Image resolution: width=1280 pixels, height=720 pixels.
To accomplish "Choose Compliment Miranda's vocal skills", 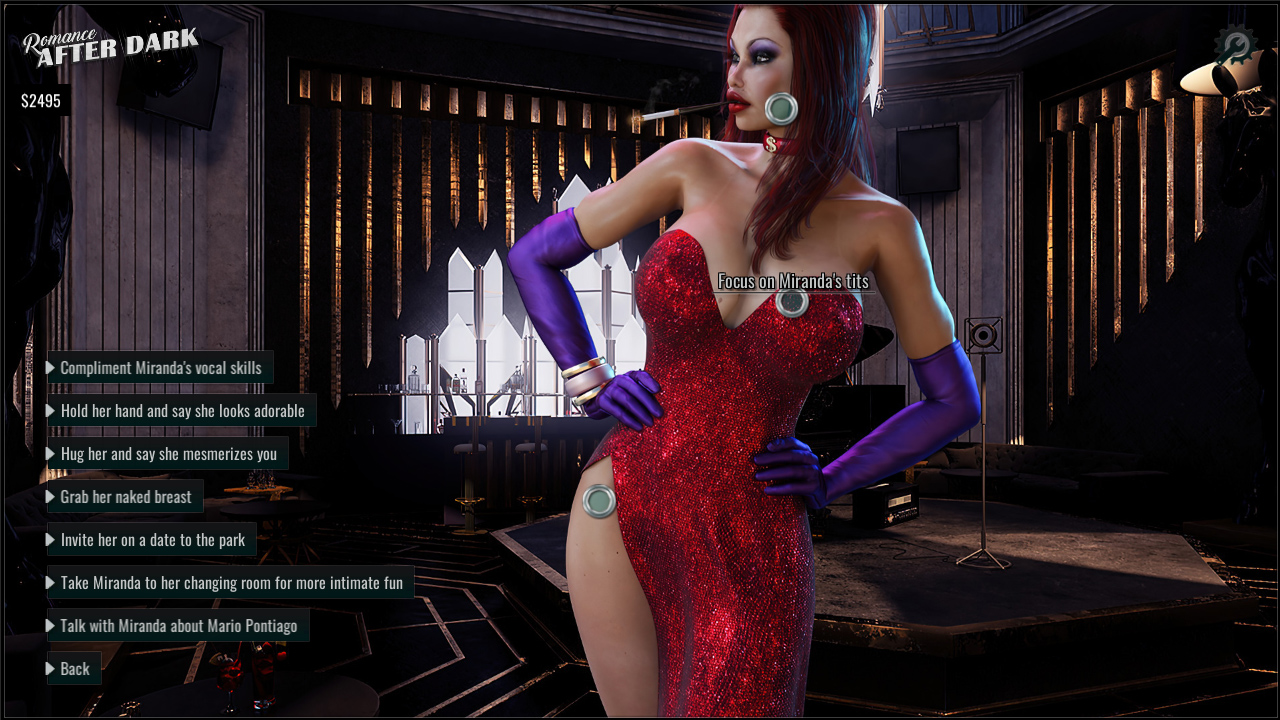I will click(x=160, y=368).
